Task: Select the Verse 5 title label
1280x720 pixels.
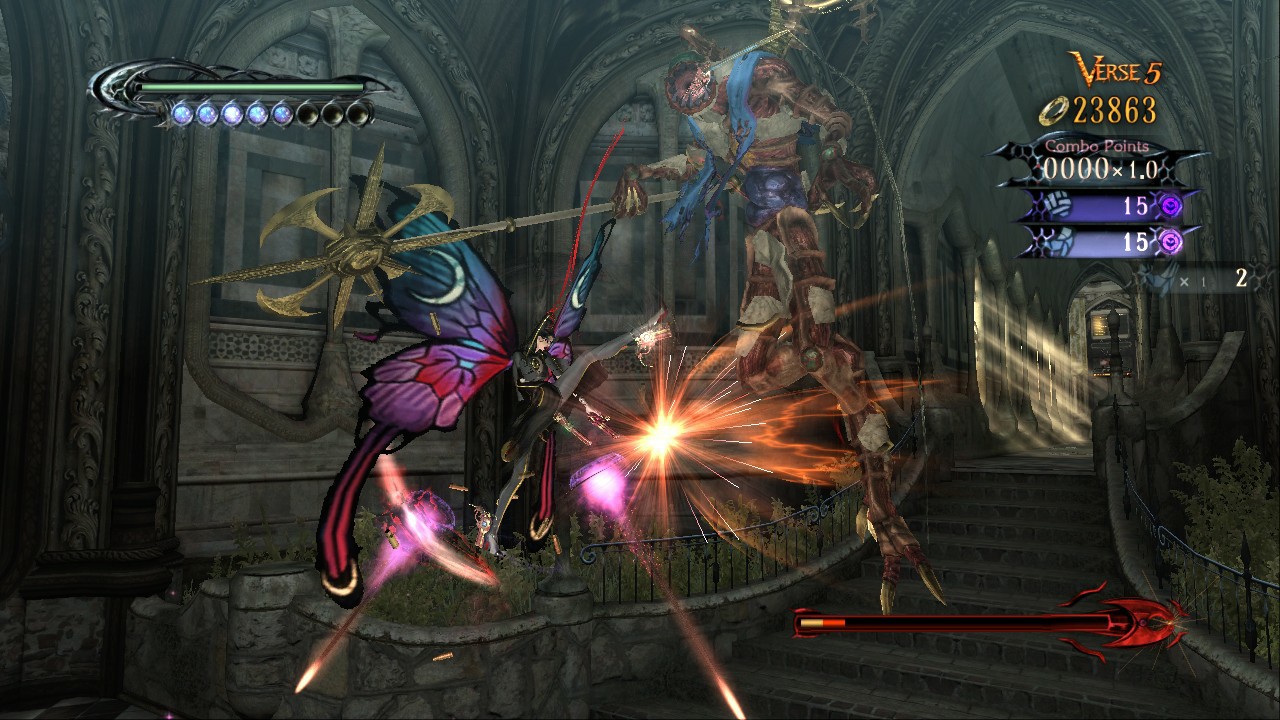Action: [x=1117, y=69]
